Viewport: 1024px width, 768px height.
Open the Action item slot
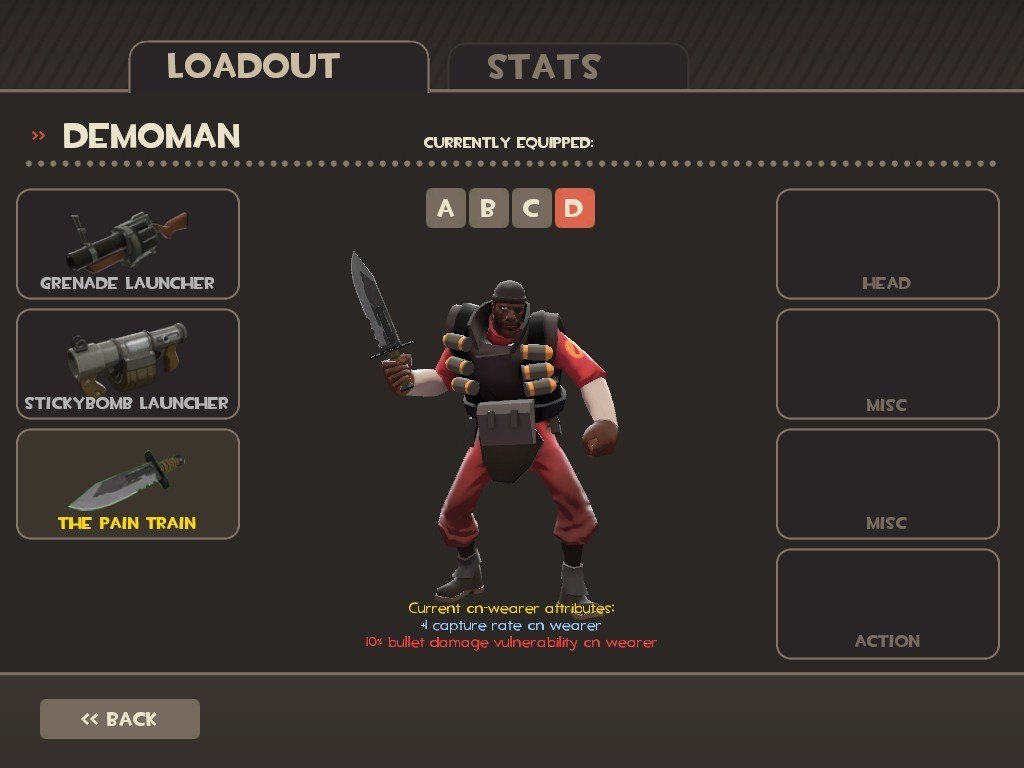coord(887,604)
